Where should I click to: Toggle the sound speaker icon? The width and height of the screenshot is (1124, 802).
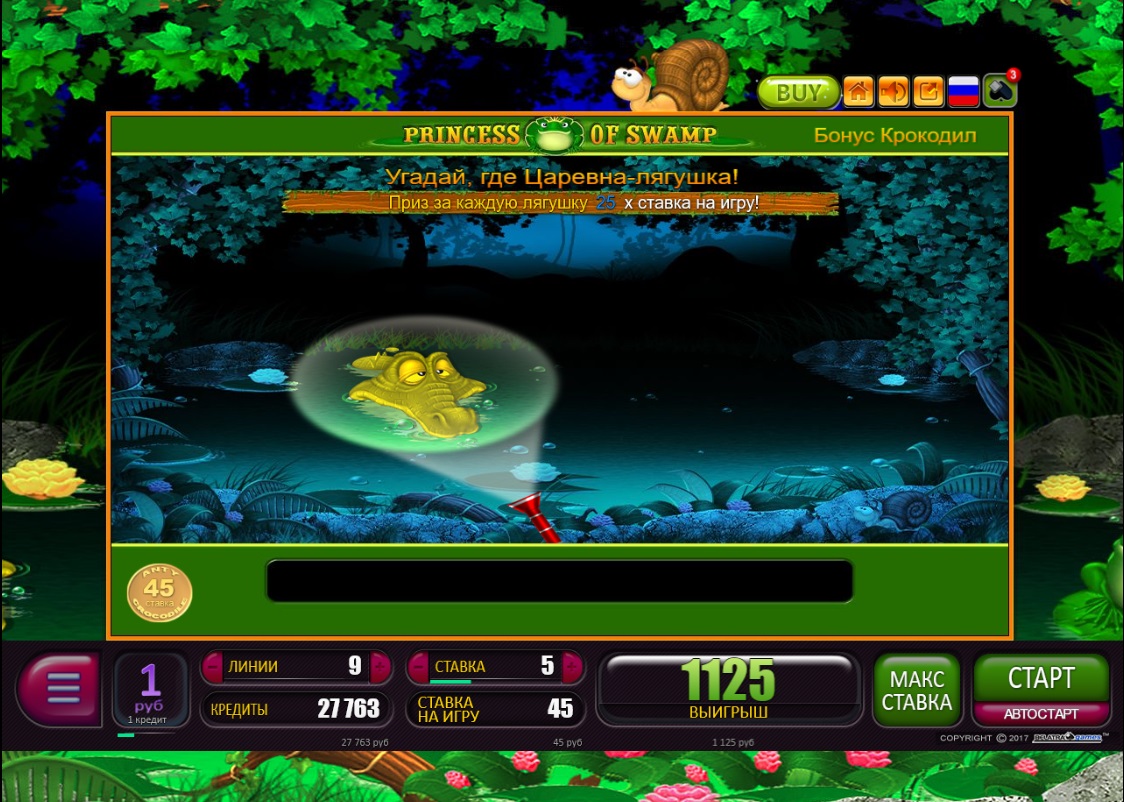coord(893,92)
